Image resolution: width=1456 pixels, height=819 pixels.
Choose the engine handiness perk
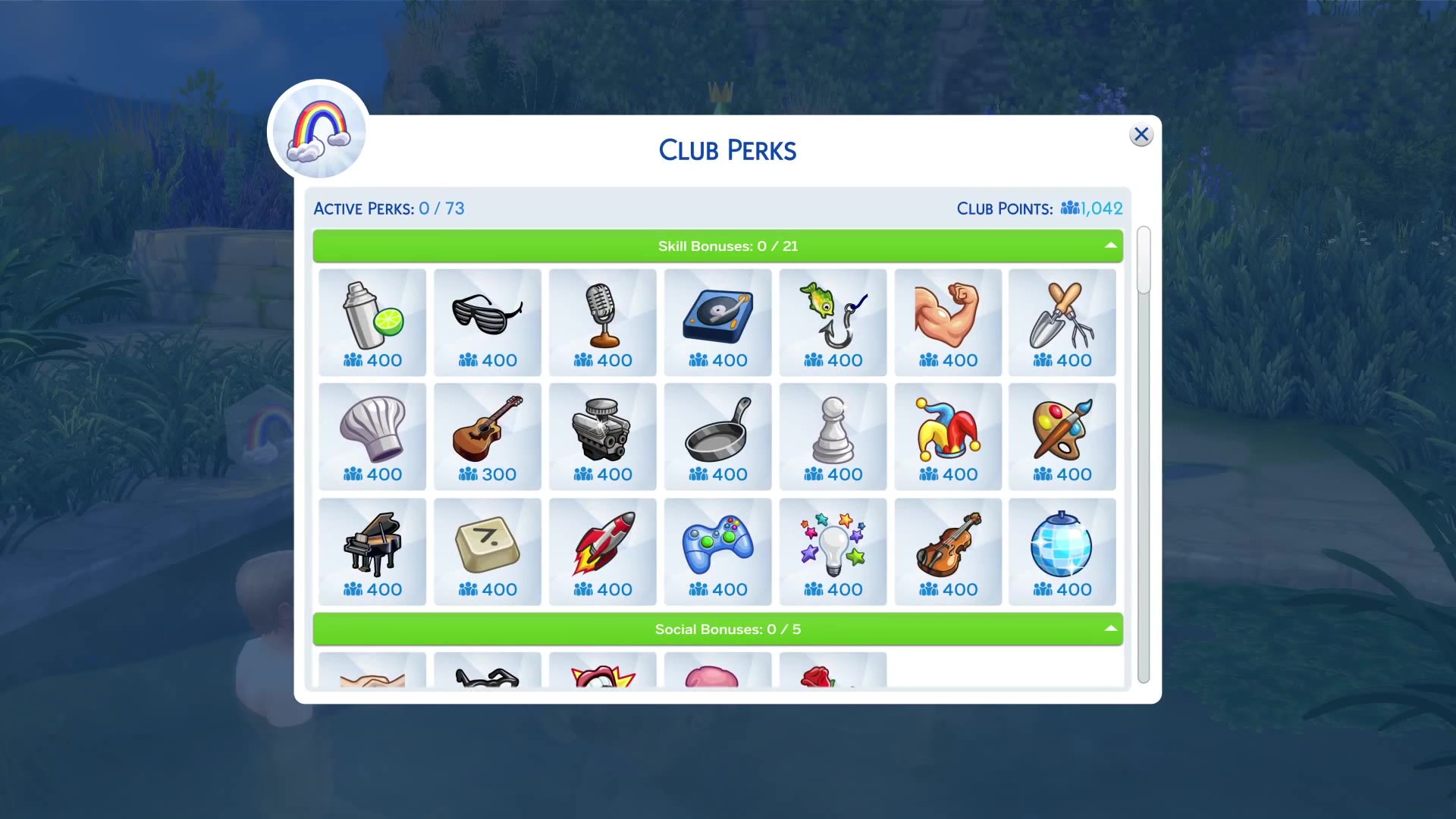(x=603, y=437)
